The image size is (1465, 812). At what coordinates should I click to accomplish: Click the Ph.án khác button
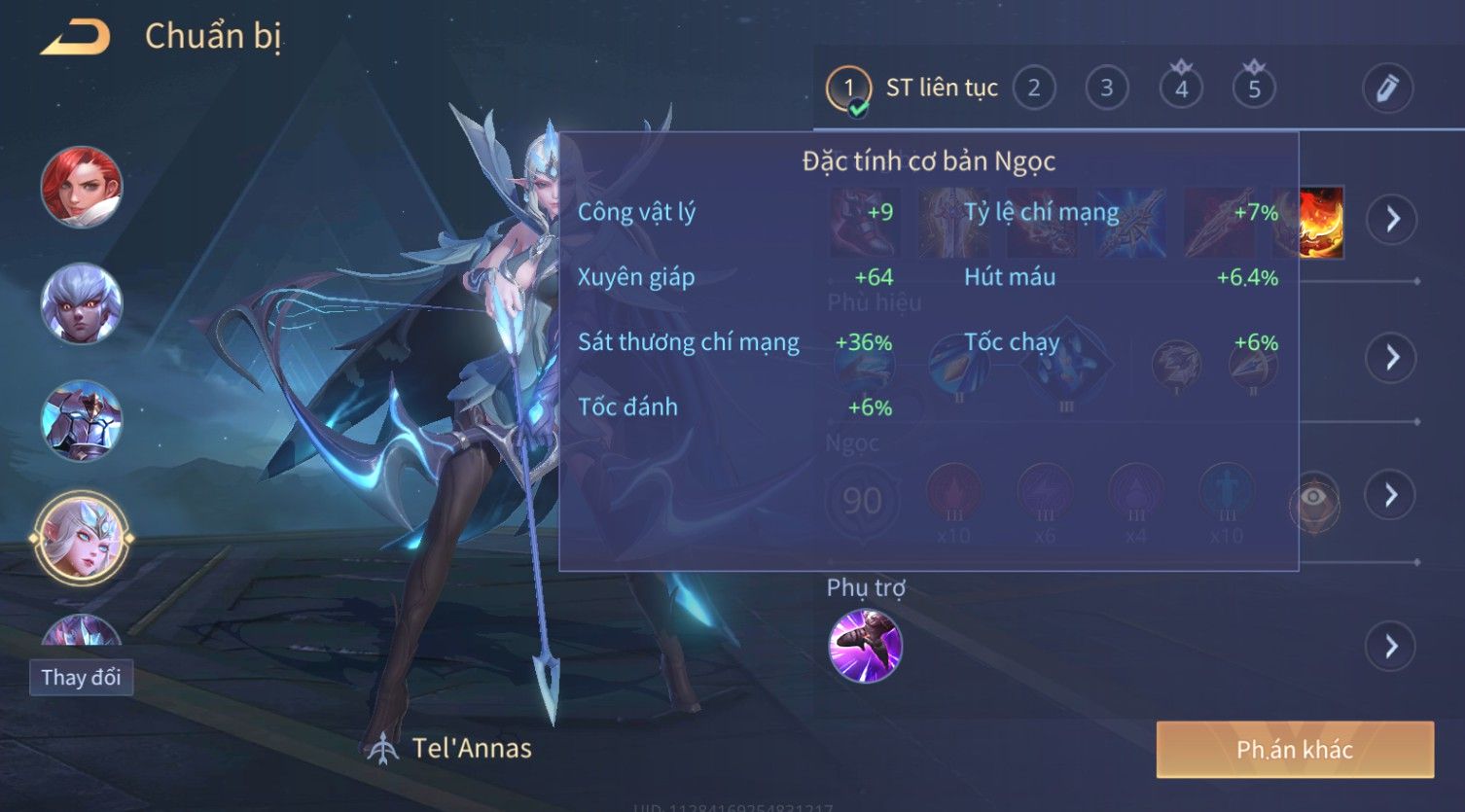click(1294, 749)
